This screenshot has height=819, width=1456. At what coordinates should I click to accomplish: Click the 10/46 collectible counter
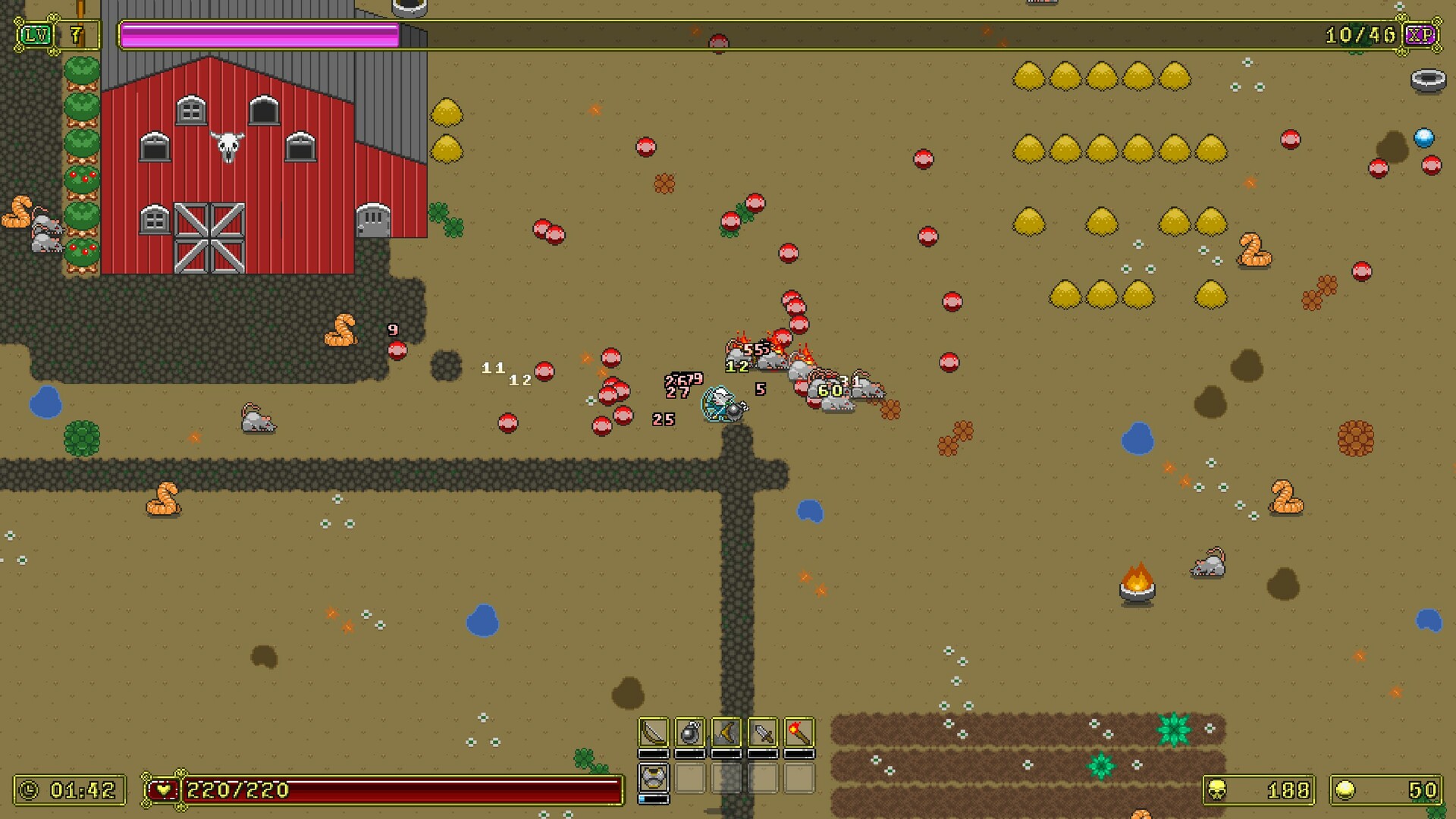point(1360,34)
